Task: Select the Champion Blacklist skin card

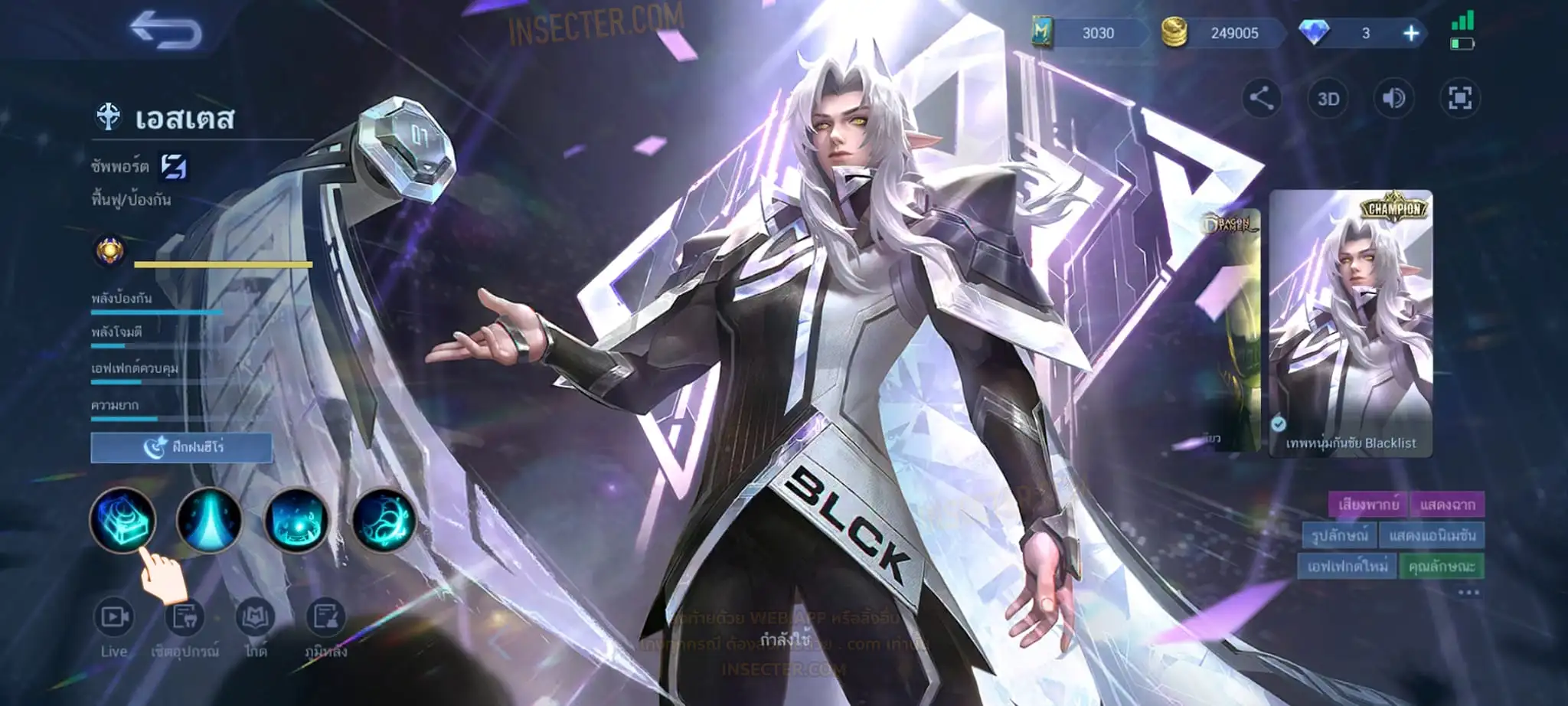Action: click(1351, 323)
